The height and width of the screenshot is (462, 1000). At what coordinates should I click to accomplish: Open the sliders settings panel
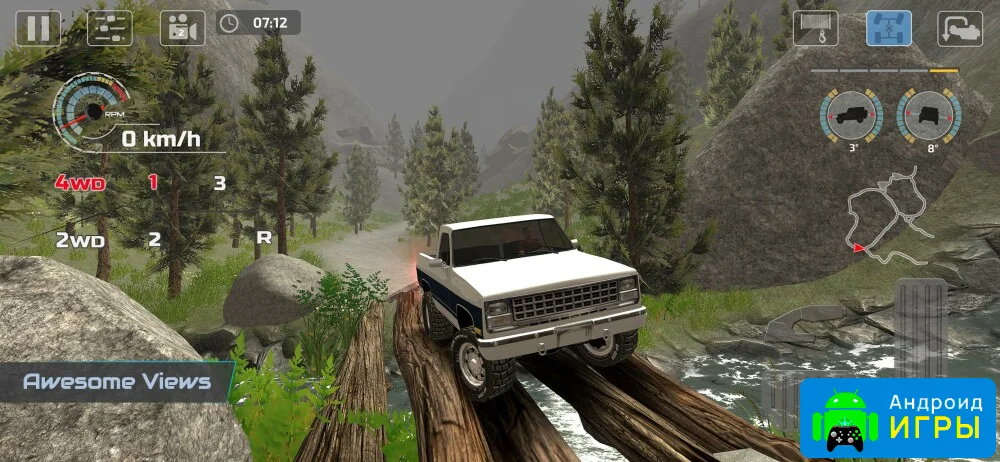click(x=110, y=27)
